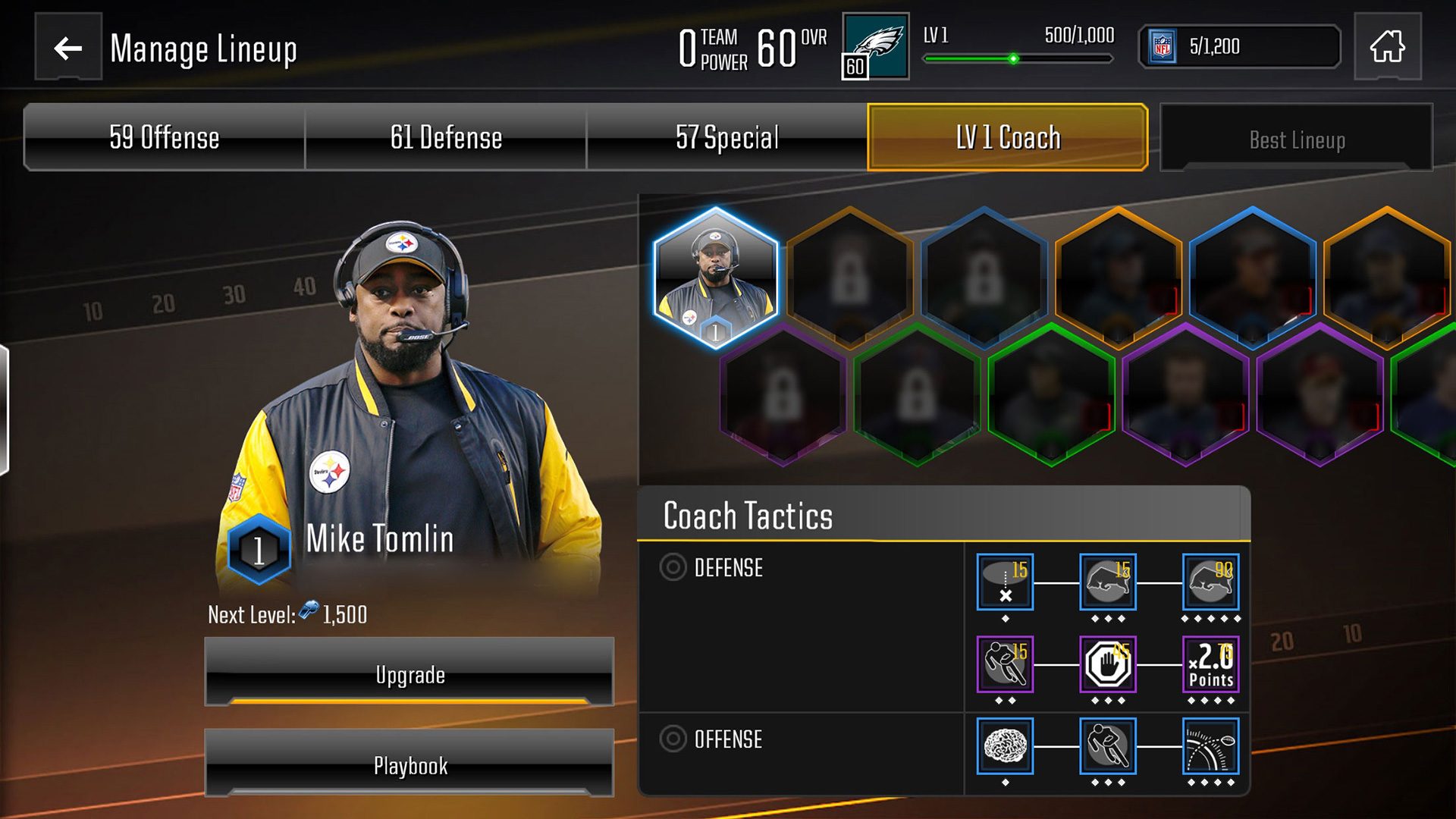Click the Home icon in top right corner
The height and width of the screenshot is (819, 1456).
point(1388,49)
